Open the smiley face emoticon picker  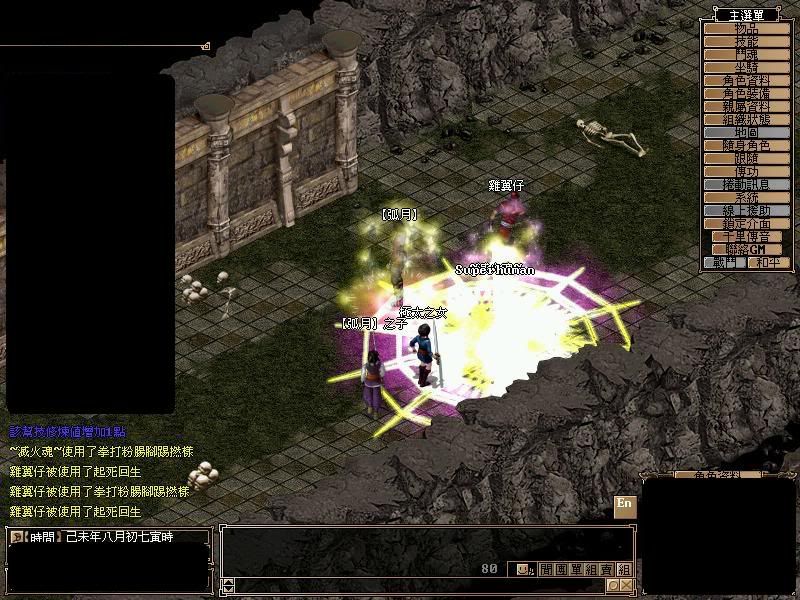[x=523, y=569]
